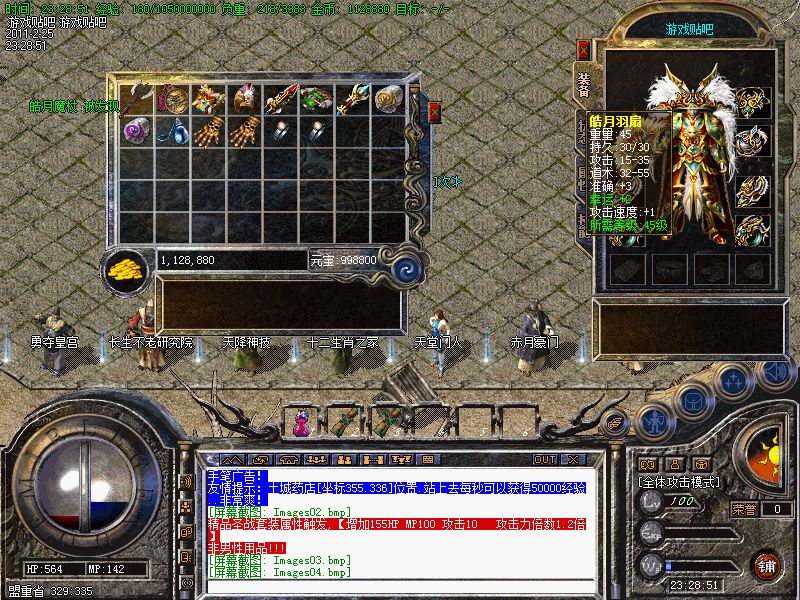Close the chat panel with the X button
Image resolution: width=800 pixels, height=600 pixels.
[x=573, y=459]
